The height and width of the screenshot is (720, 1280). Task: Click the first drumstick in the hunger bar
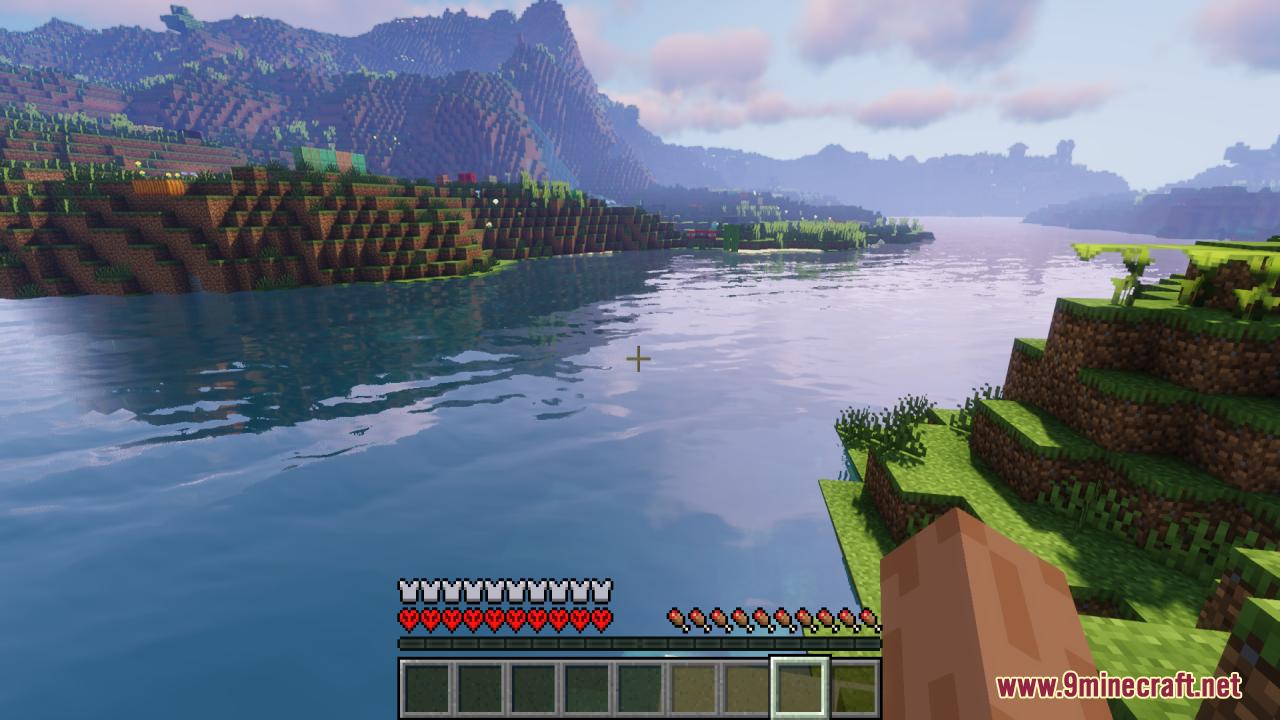[x=675, y=617]
